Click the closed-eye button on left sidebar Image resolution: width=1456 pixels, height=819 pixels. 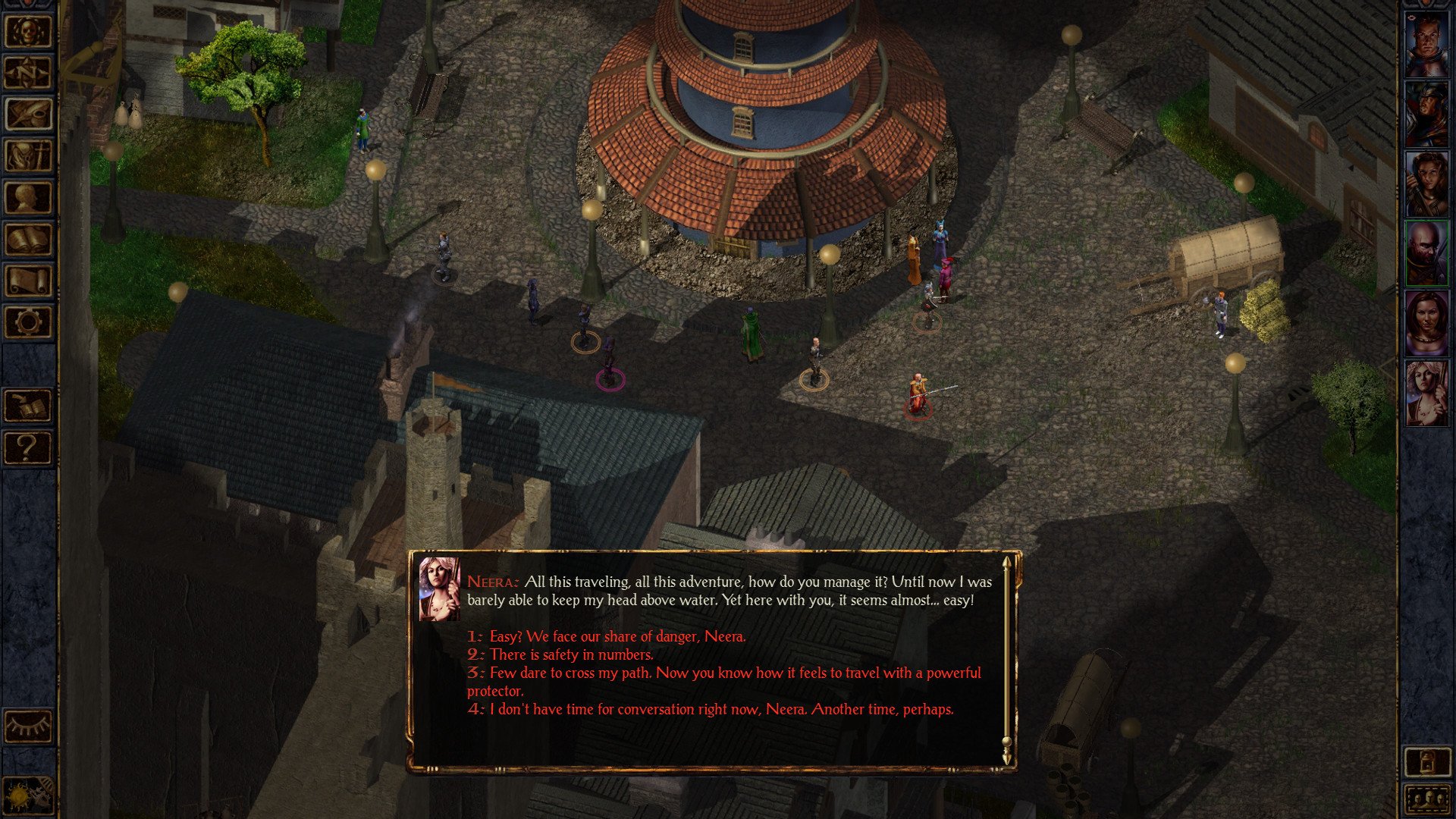(29, 726)
